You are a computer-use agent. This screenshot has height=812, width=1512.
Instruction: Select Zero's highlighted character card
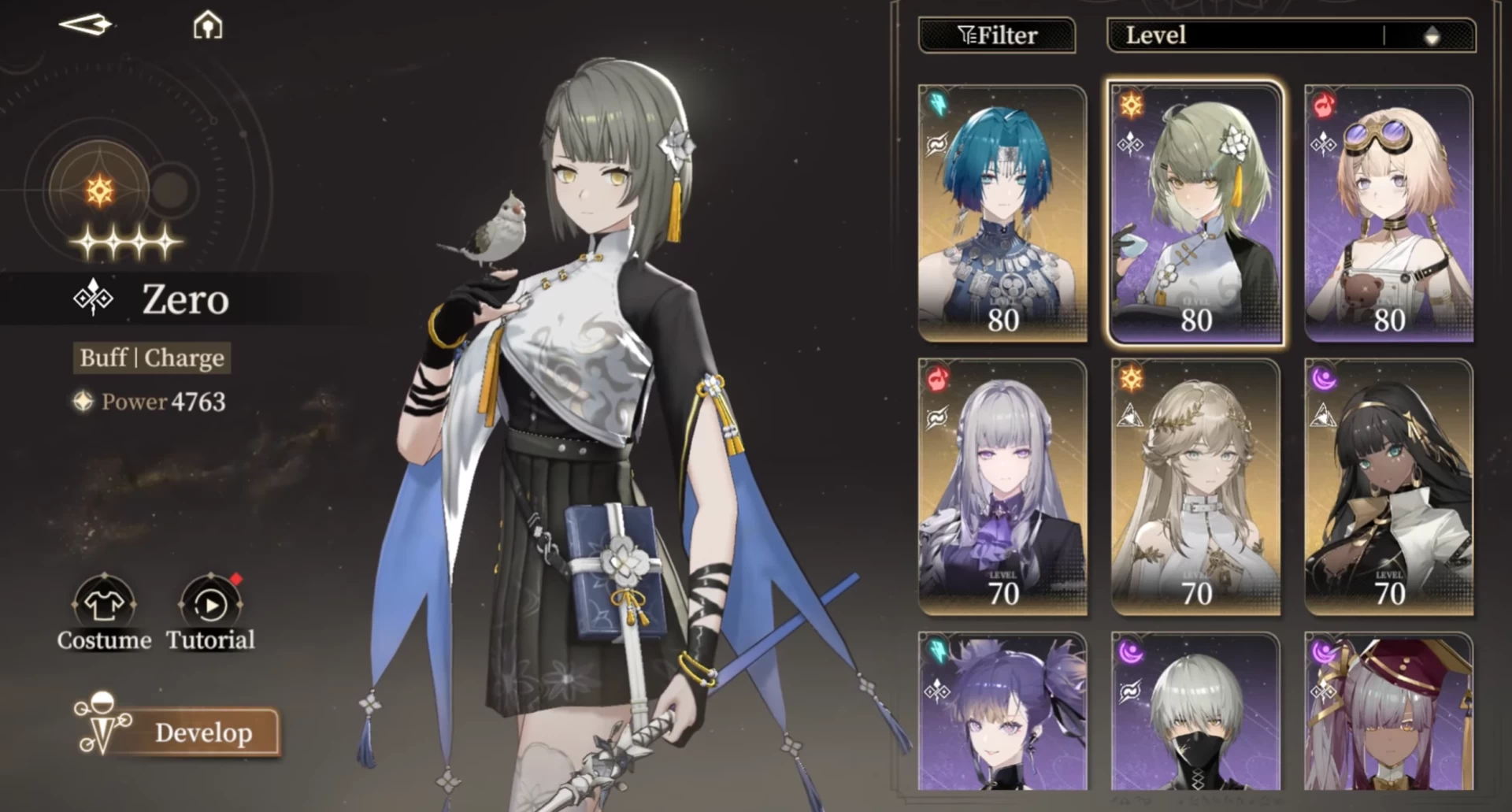pyautogui.click(x=1195, y=213)
